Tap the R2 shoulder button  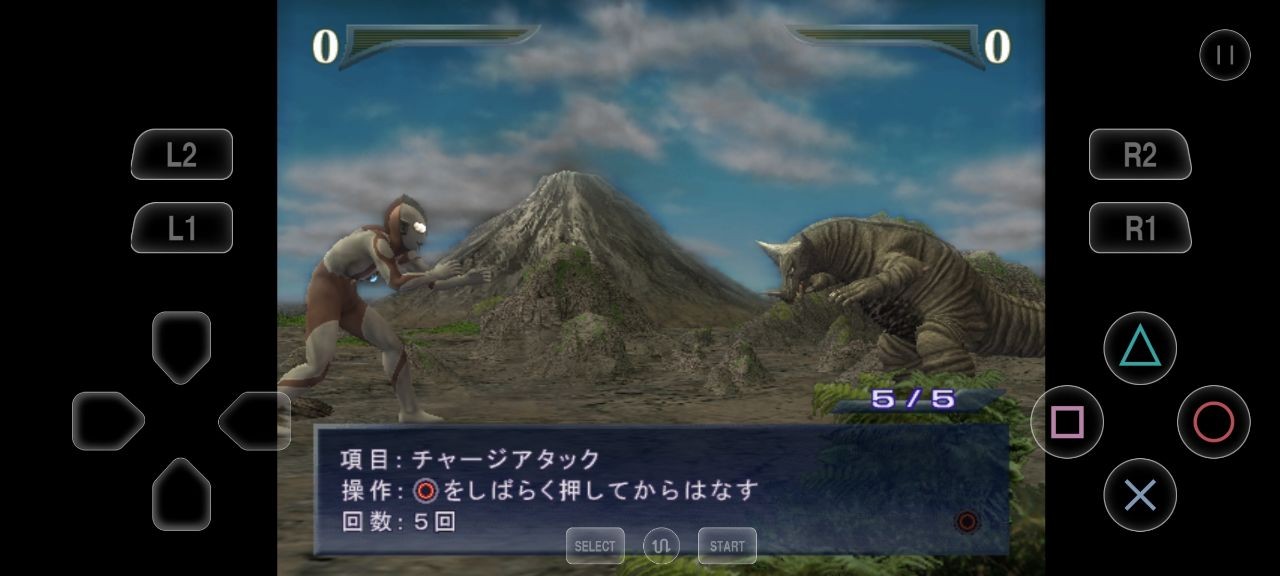pyautogui.click(x=1140, y=154)
